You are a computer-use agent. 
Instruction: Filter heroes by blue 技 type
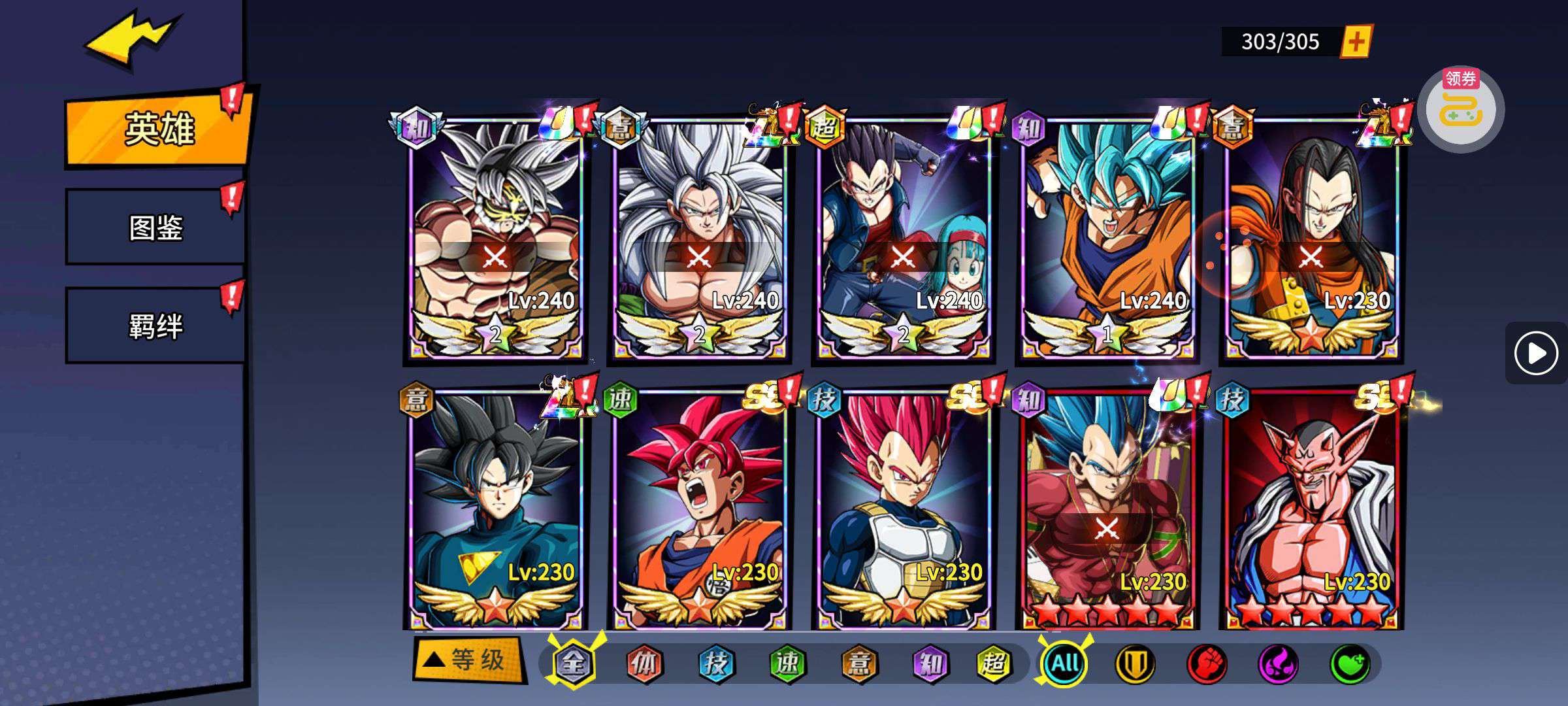tap(716, 664)
